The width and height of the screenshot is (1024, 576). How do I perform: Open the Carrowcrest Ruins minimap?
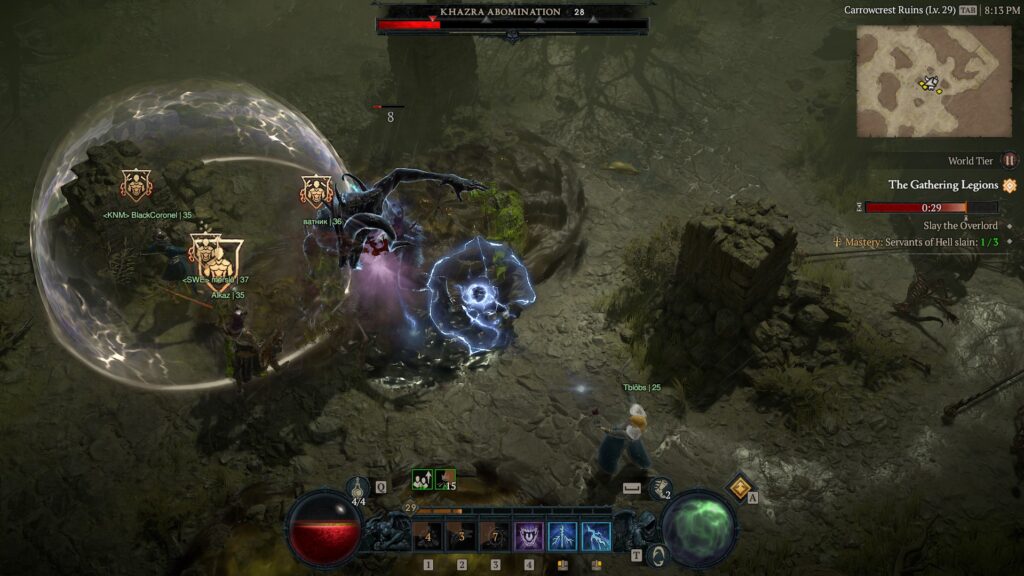pyautogui.click(x=933, y=81)
